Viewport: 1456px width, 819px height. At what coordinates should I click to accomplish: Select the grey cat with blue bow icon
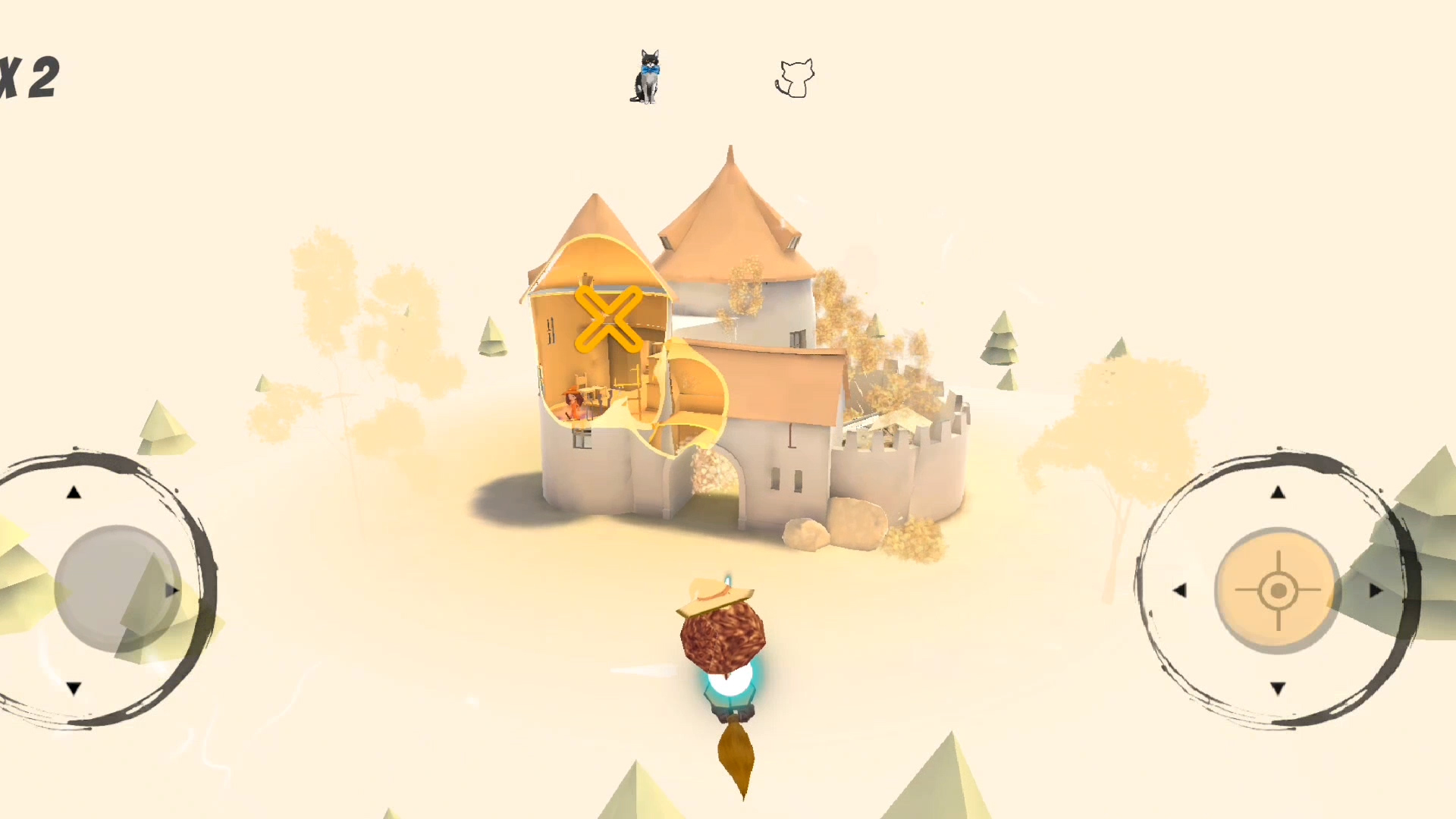pos(647,77)
